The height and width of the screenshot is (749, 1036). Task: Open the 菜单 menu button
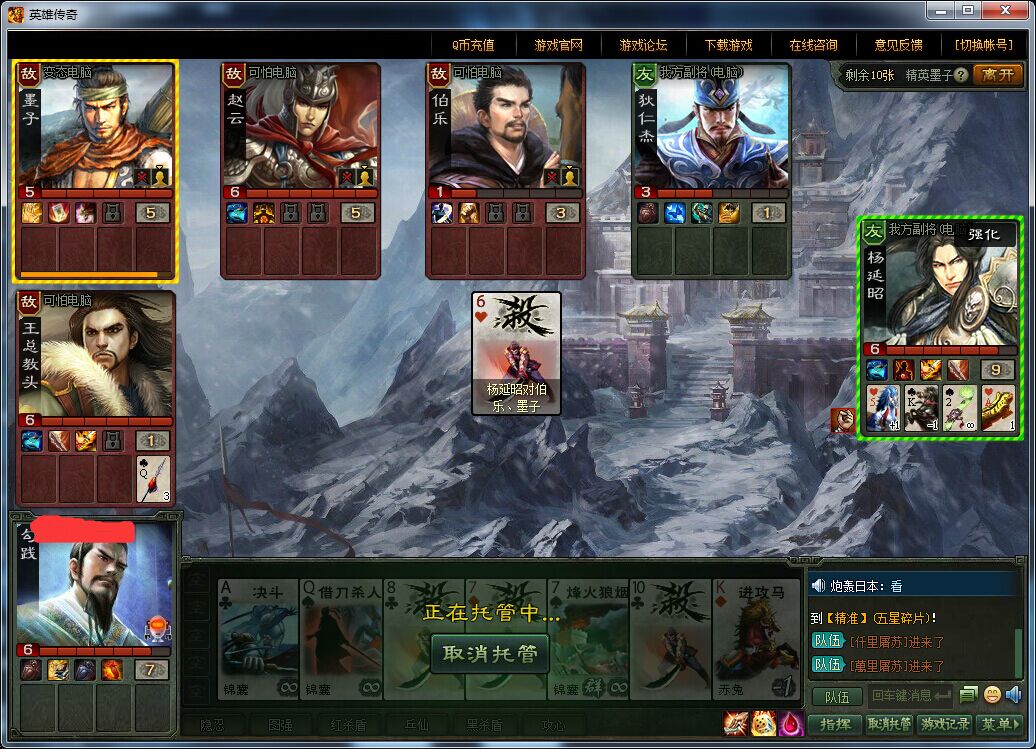click(998, 724)
